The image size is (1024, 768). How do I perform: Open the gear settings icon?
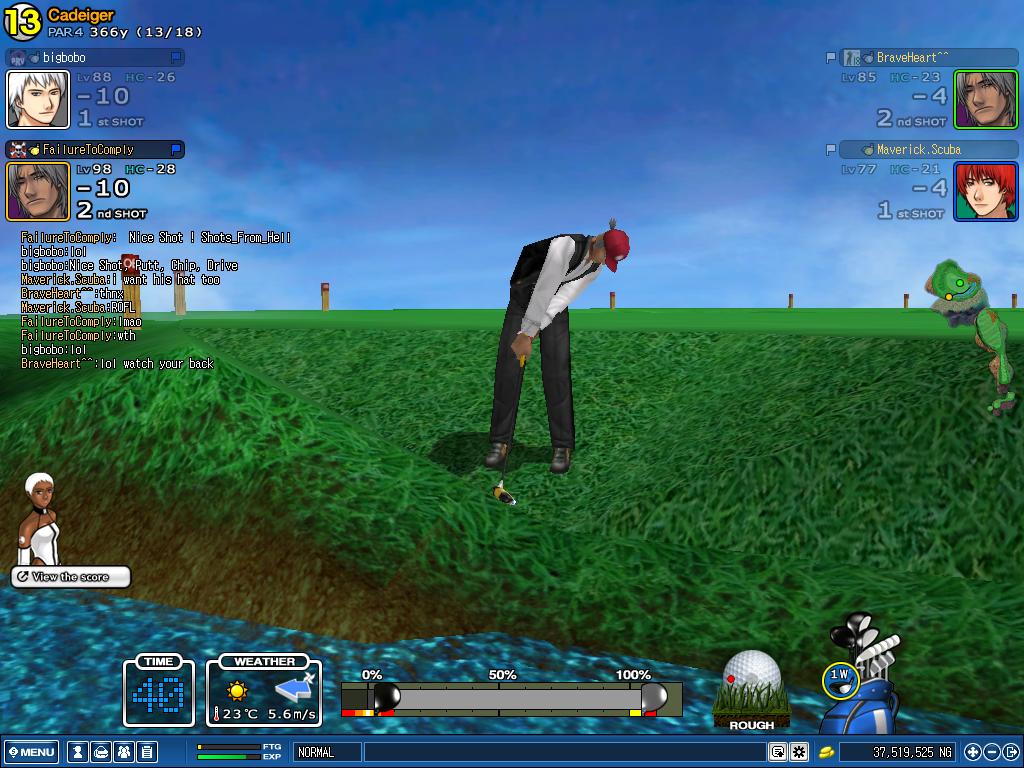pos(799,752)
